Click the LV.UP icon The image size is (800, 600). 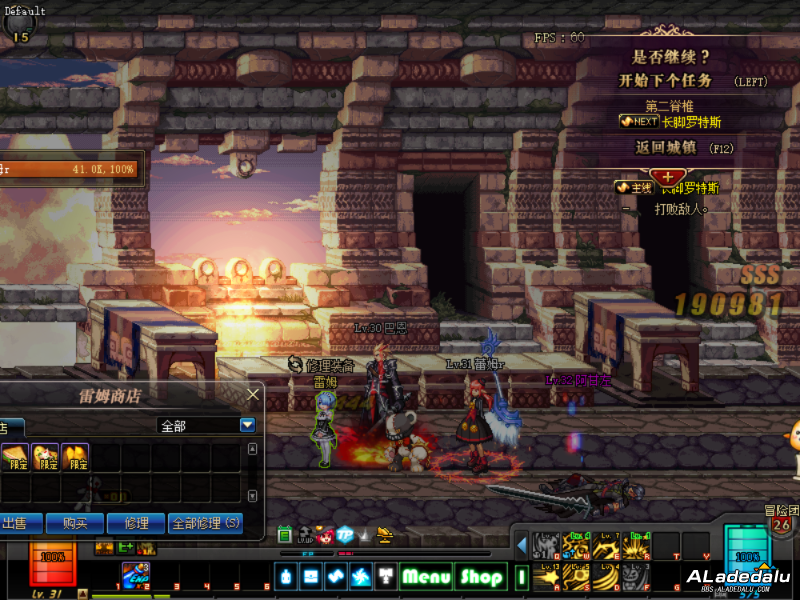pos(305,535)
